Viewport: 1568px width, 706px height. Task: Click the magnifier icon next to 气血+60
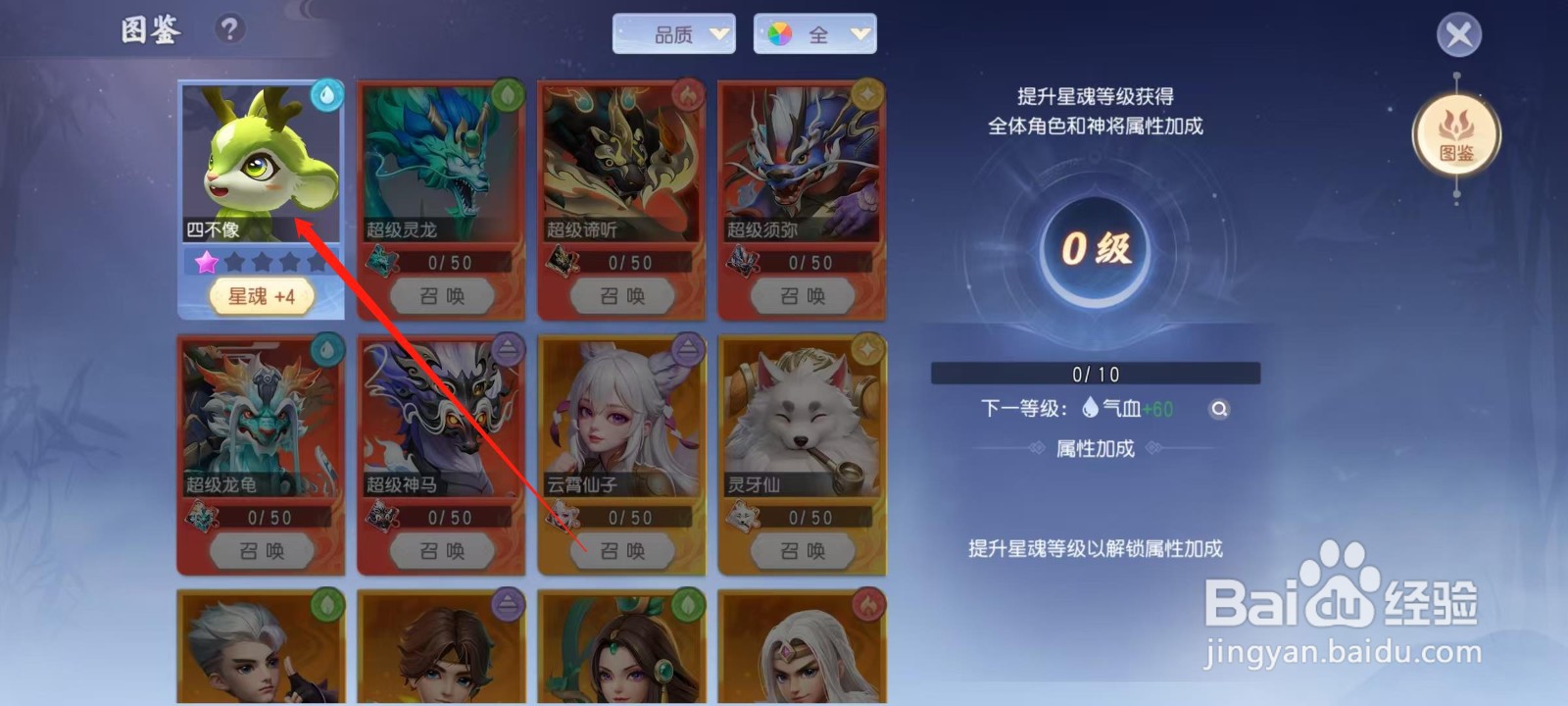(1220, 410)
